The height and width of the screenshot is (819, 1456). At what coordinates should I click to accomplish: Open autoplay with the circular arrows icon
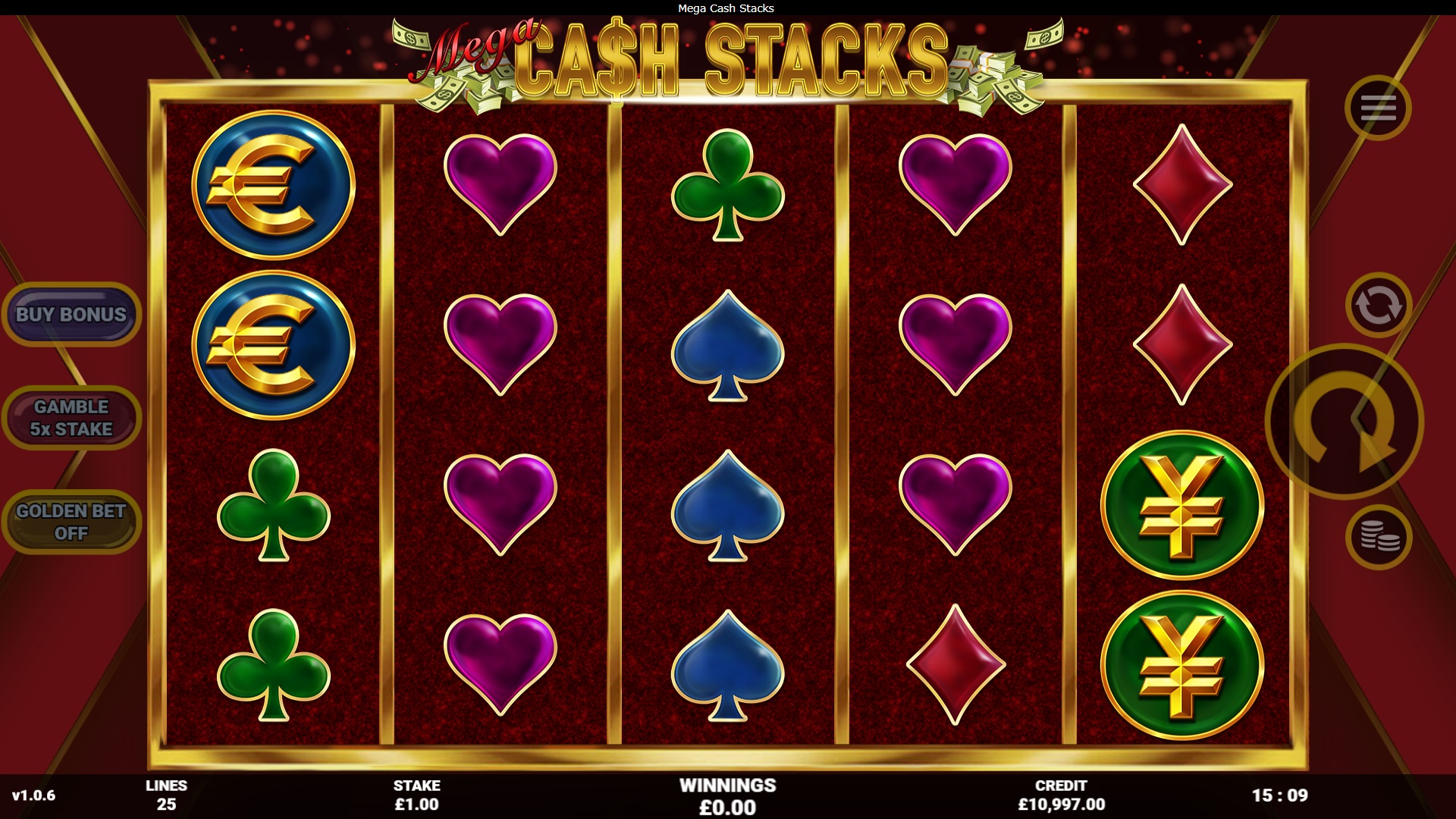[x=1378, y=306]
